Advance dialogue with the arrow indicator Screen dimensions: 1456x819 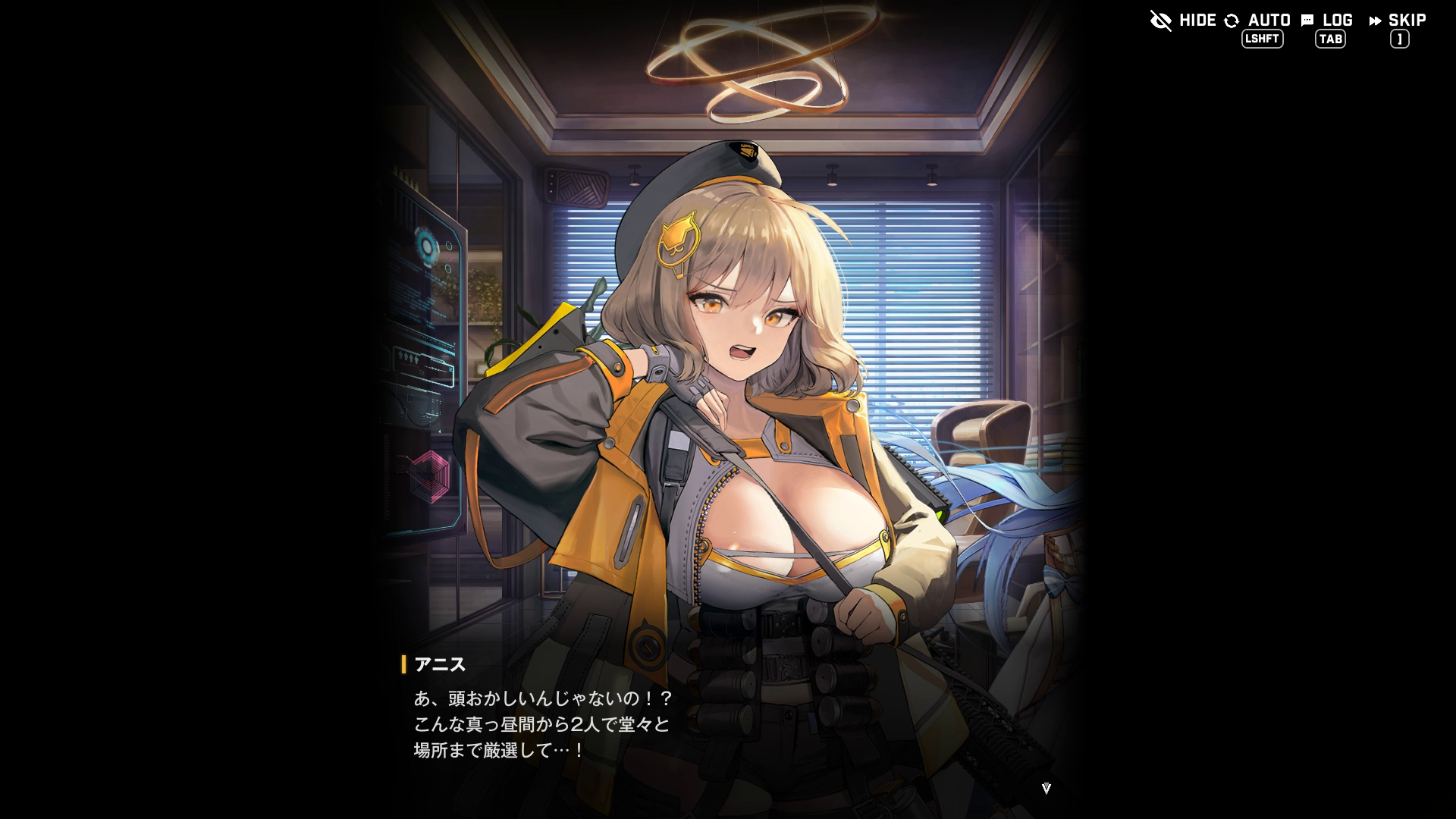click(x=1046, y=789)
